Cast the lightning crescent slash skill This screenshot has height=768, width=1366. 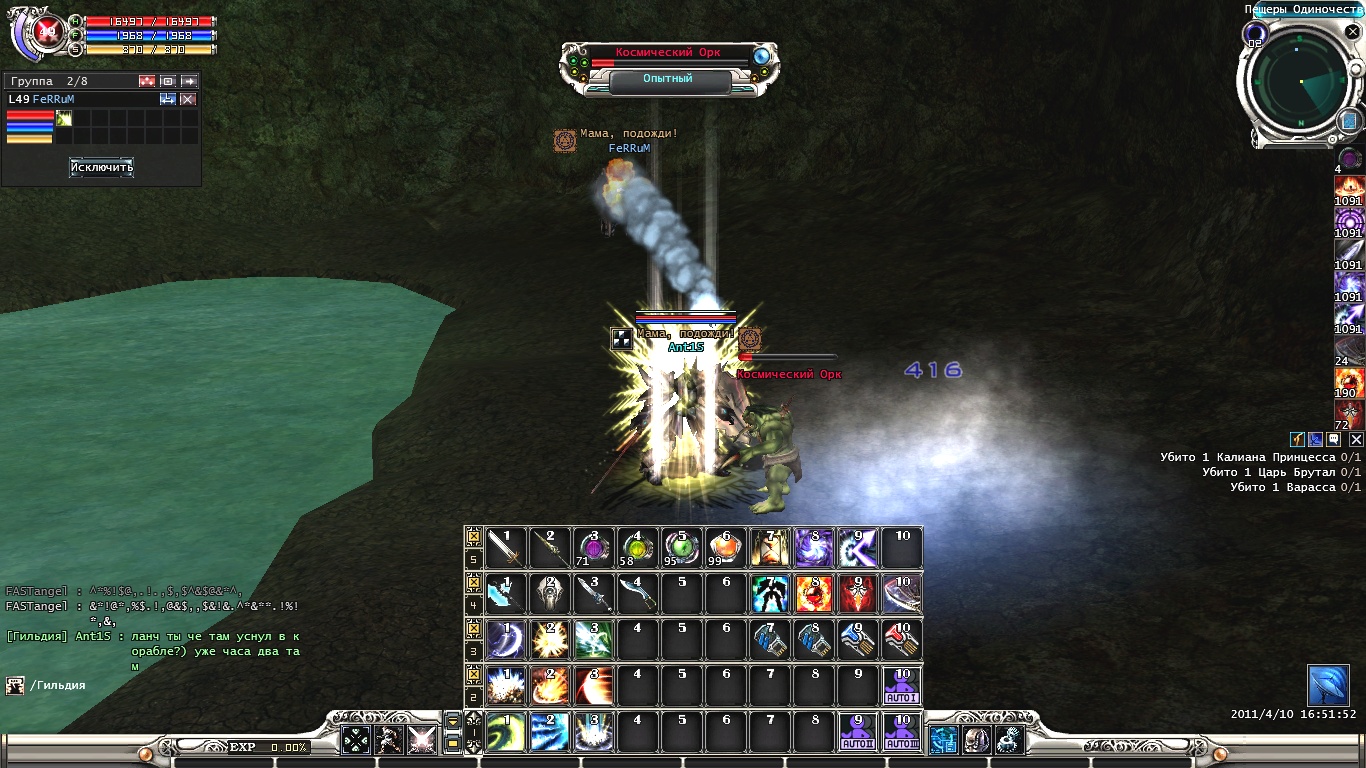click(x=506, y=640)
